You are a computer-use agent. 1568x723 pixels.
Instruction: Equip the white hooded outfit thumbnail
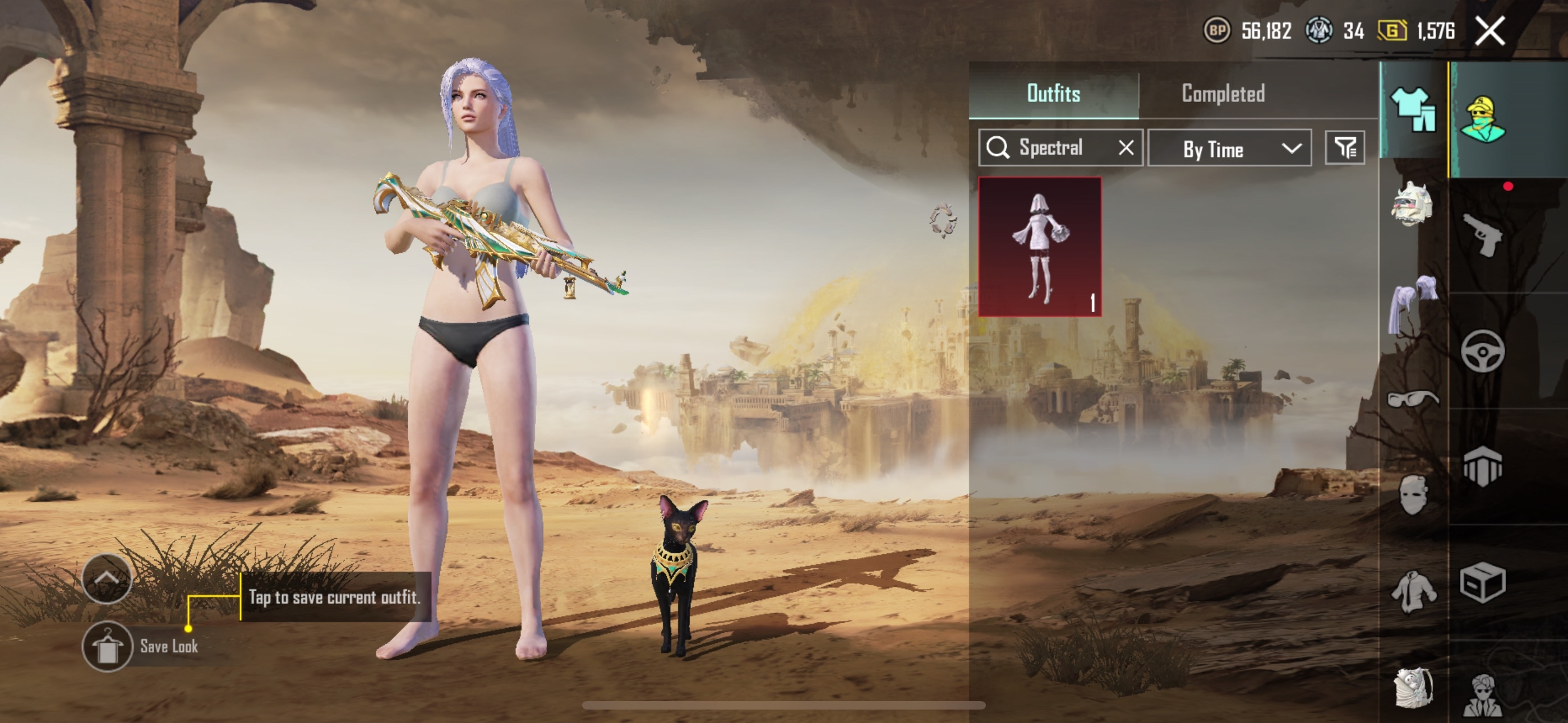(x=1040, y=247)
